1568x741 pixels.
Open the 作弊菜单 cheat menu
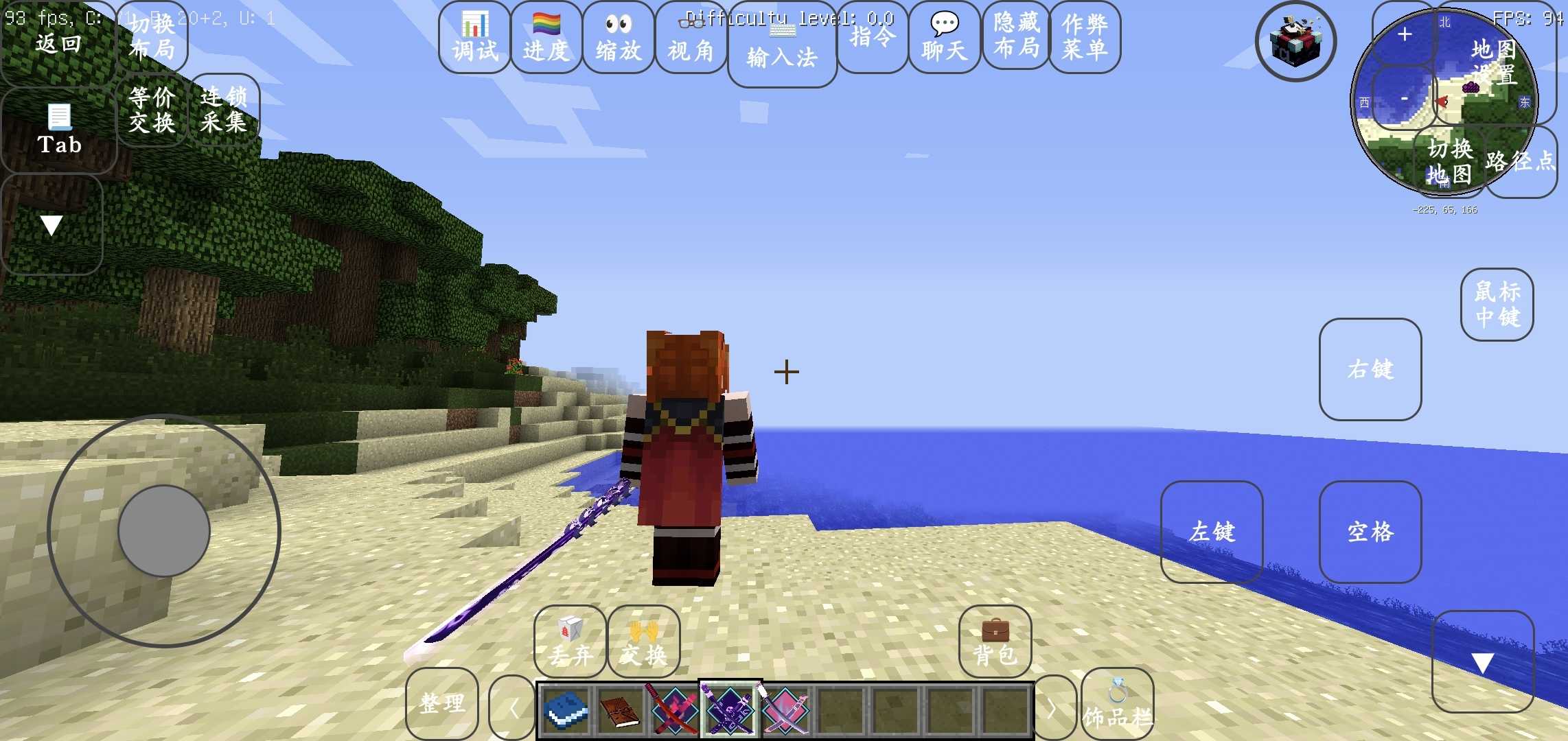tap(1085, 38)
